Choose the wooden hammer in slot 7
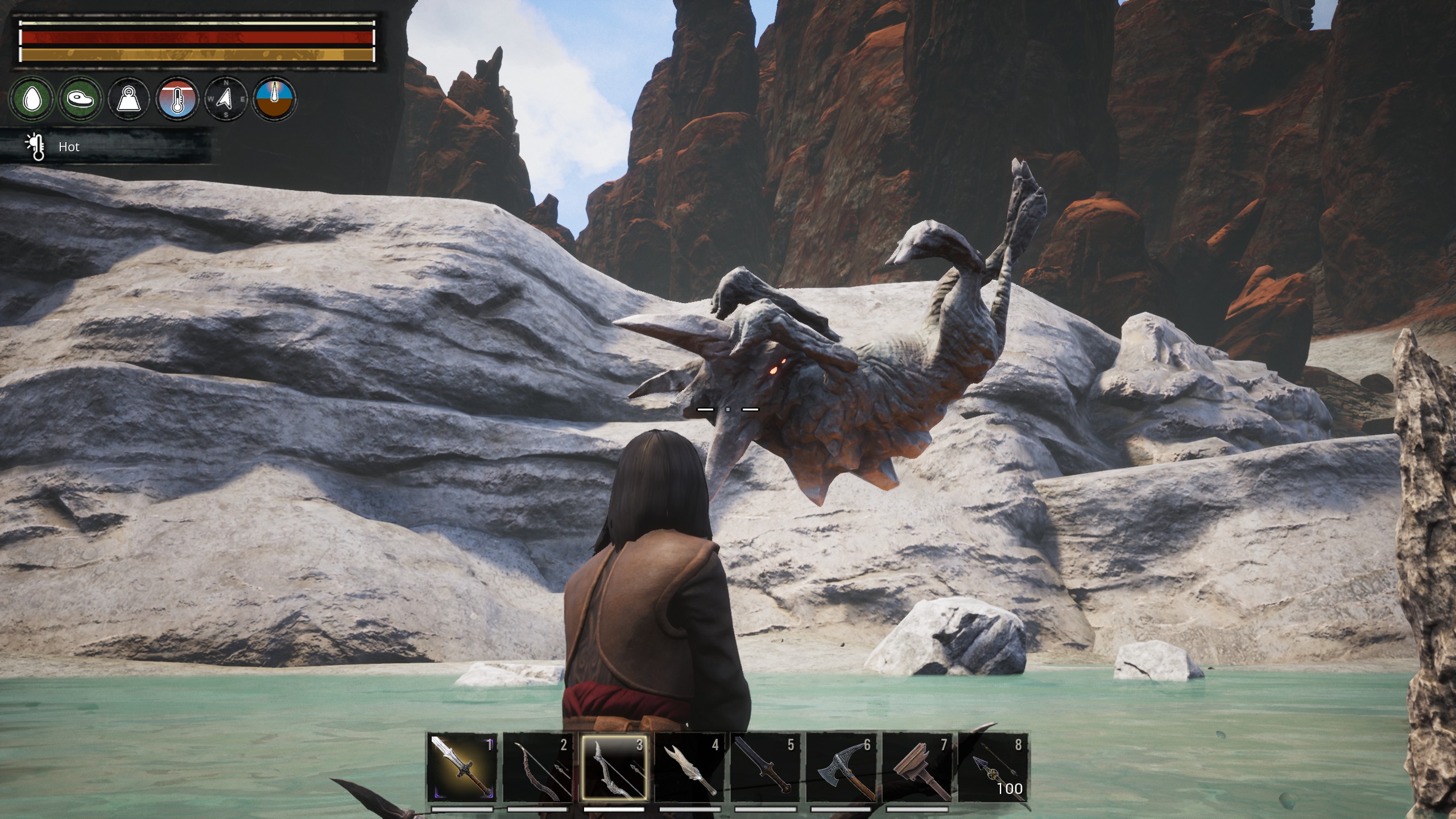The height and width of the screenshot is (819, 1456). pos(916,766)
